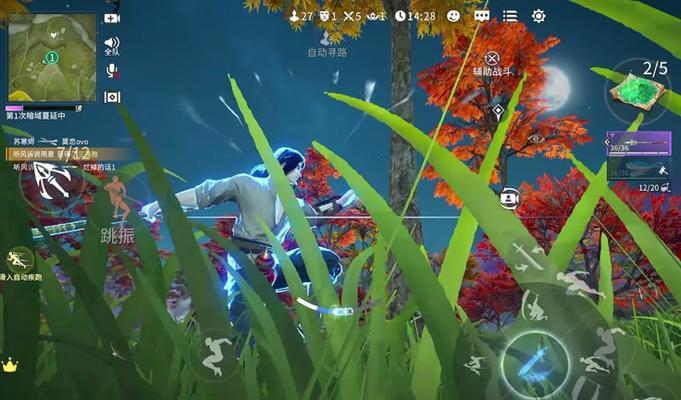Image resolution: width=681 pixels, height=400 pixels.
Task: Tap the eye view icon
Action: pos(535,138)
